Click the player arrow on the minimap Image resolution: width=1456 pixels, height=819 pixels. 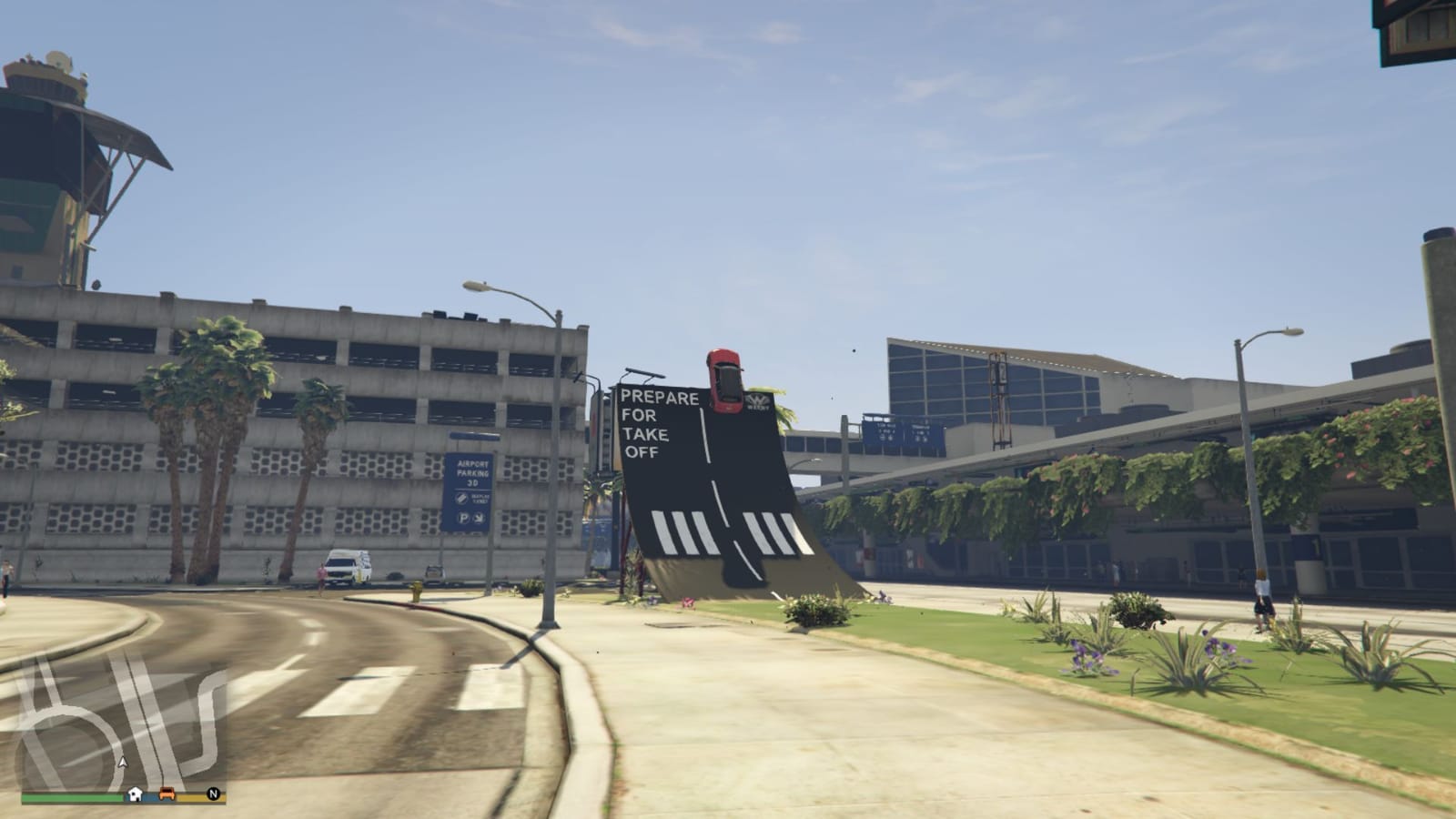[122, 762]
